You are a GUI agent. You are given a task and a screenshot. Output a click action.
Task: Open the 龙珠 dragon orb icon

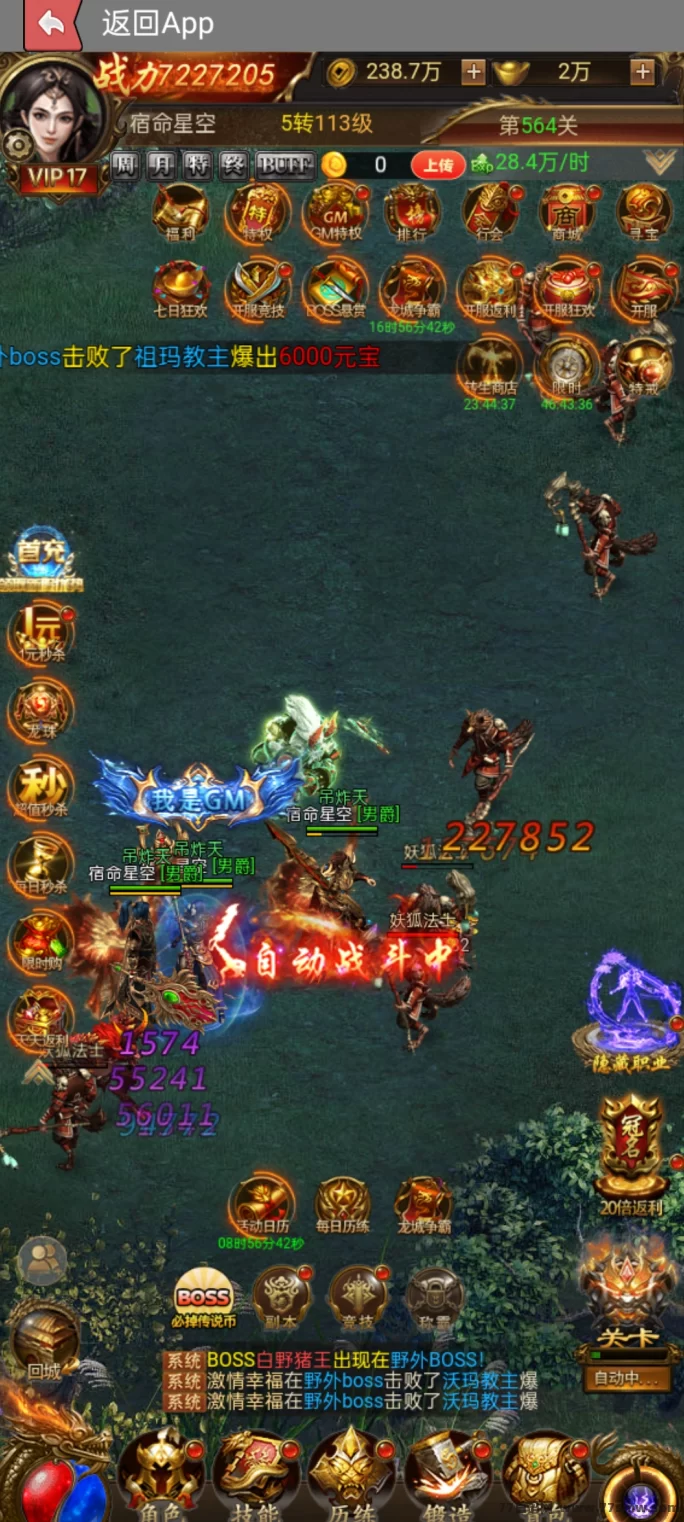tap(41, 712)
